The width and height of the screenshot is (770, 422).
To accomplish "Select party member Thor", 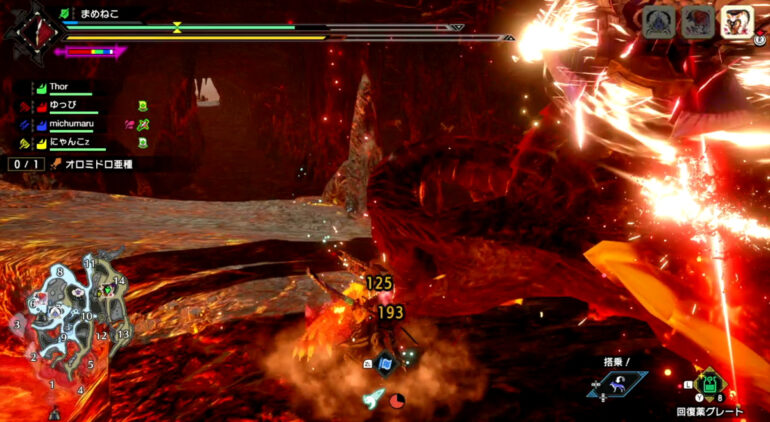I will click(65, 87).
